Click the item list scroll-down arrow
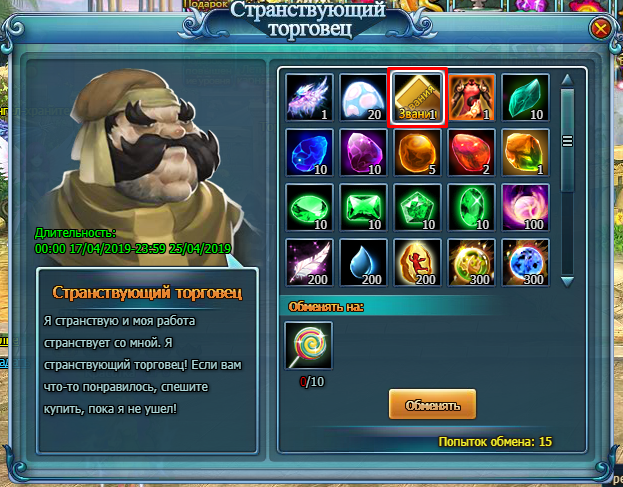Viewport: 623px width, 487px height. point(568,278)
